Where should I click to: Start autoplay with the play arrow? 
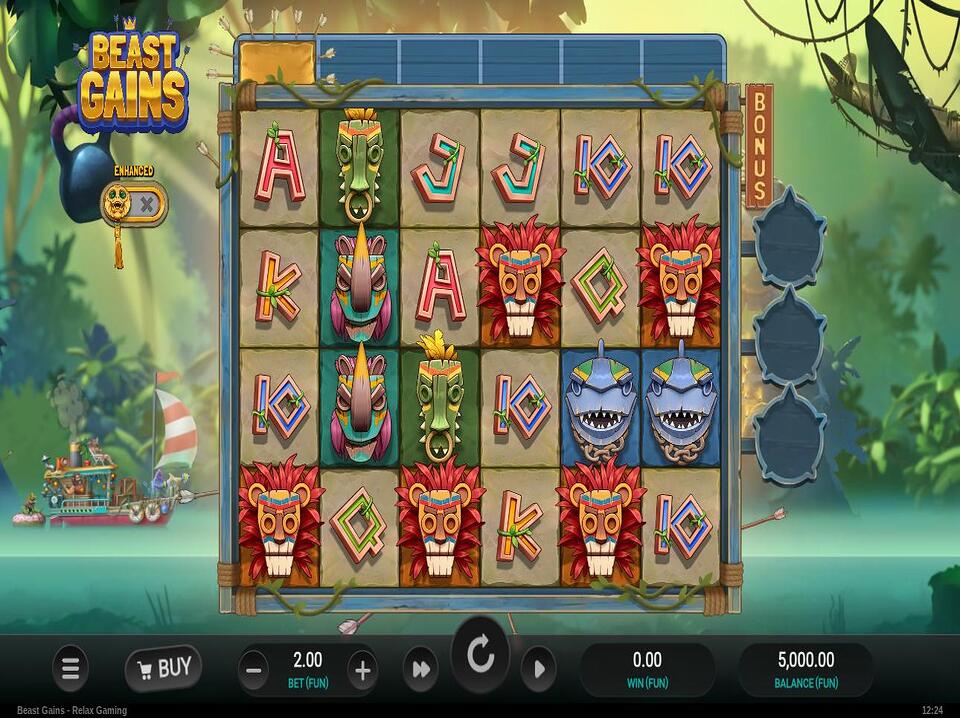point(538,669)
